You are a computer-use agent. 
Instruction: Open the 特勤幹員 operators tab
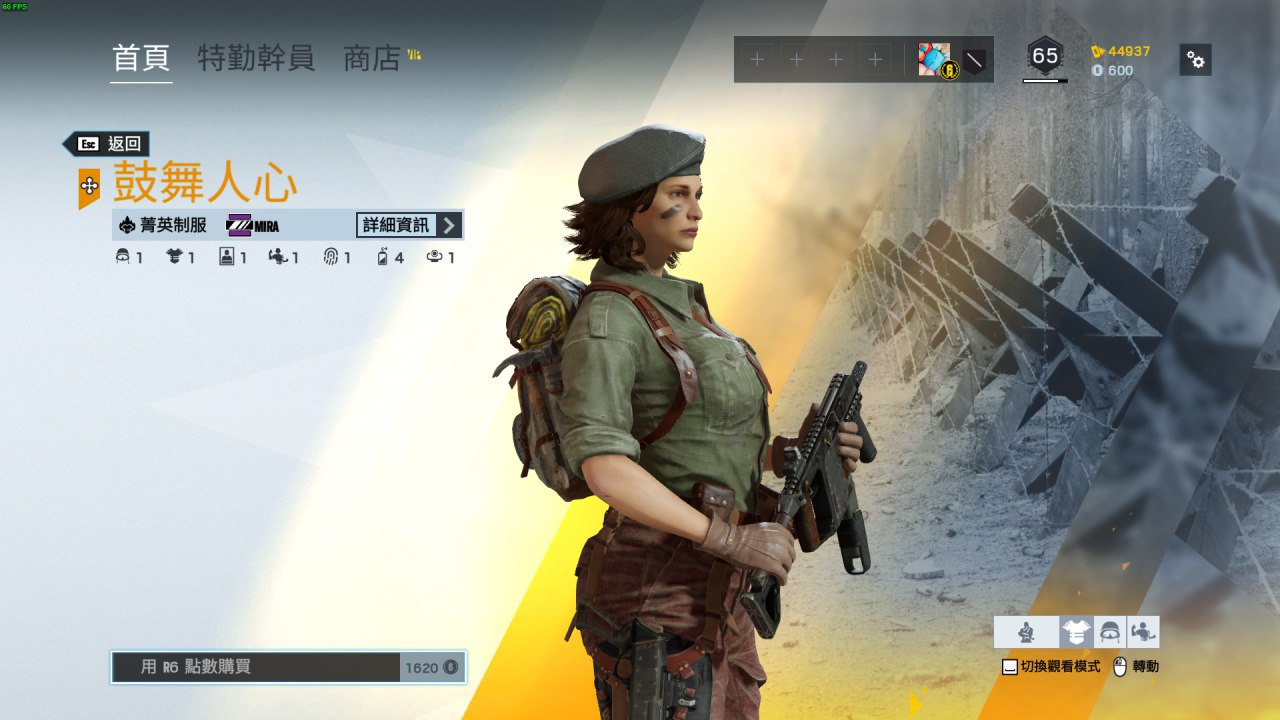[x=256, y=58]
